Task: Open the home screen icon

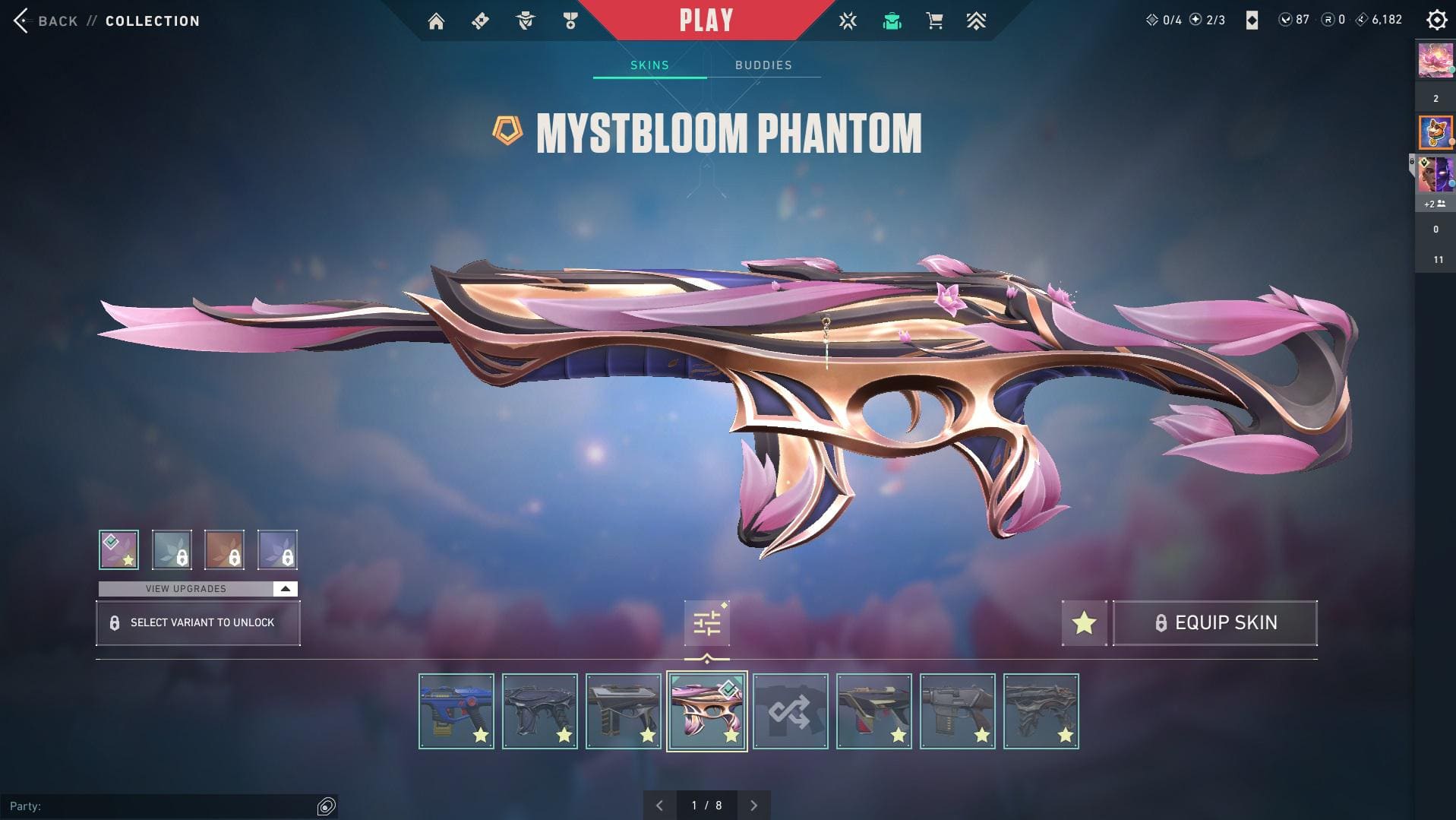Action: point(436,21)
